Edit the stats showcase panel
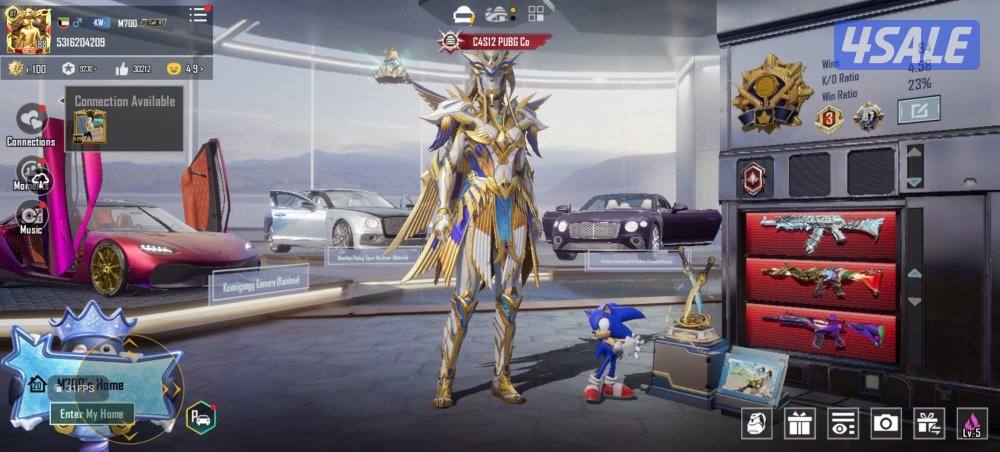Viewport: 1000px width, 452px height. [917, 109]
